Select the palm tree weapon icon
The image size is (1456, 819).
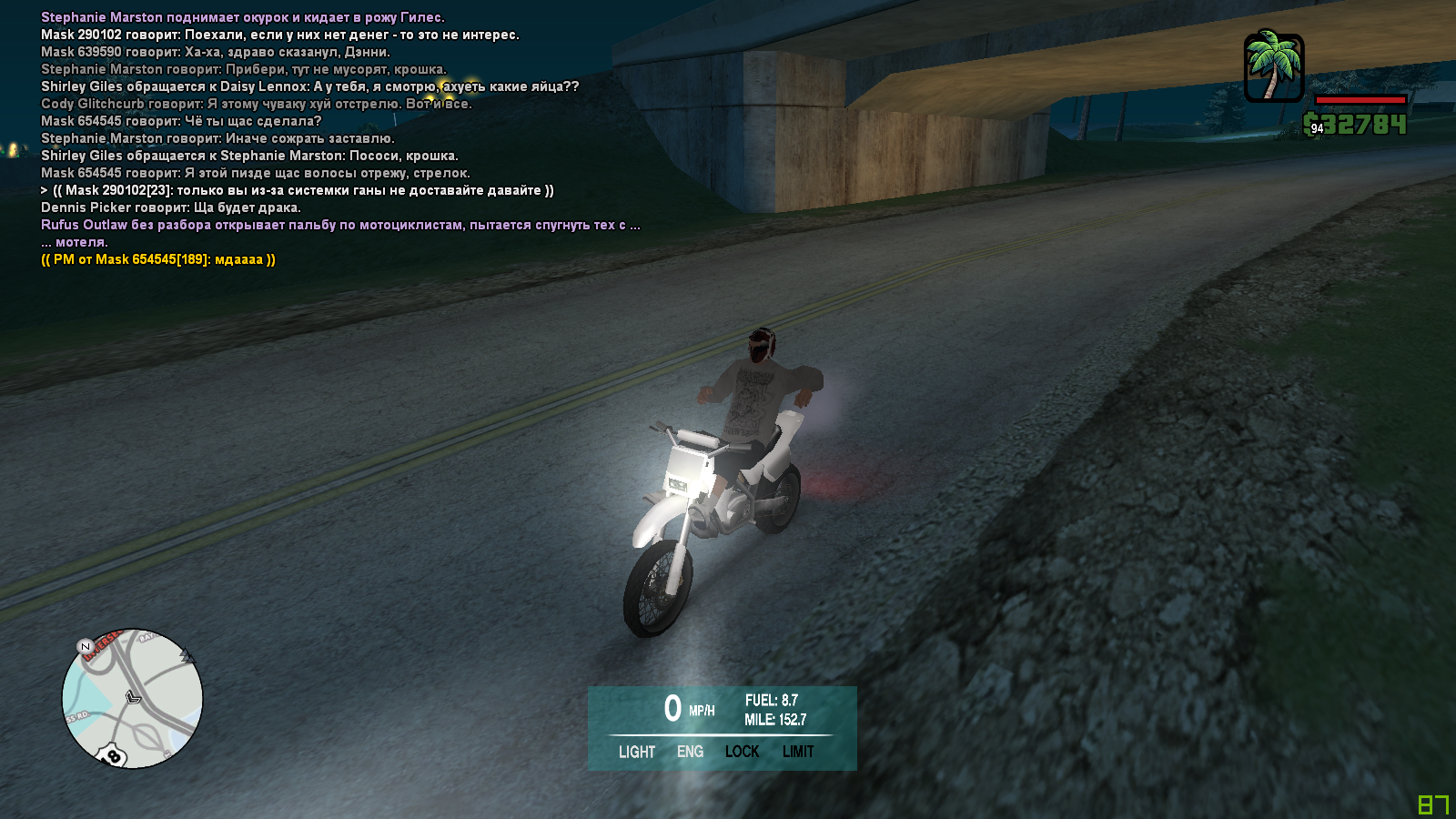pos(1274,66)
